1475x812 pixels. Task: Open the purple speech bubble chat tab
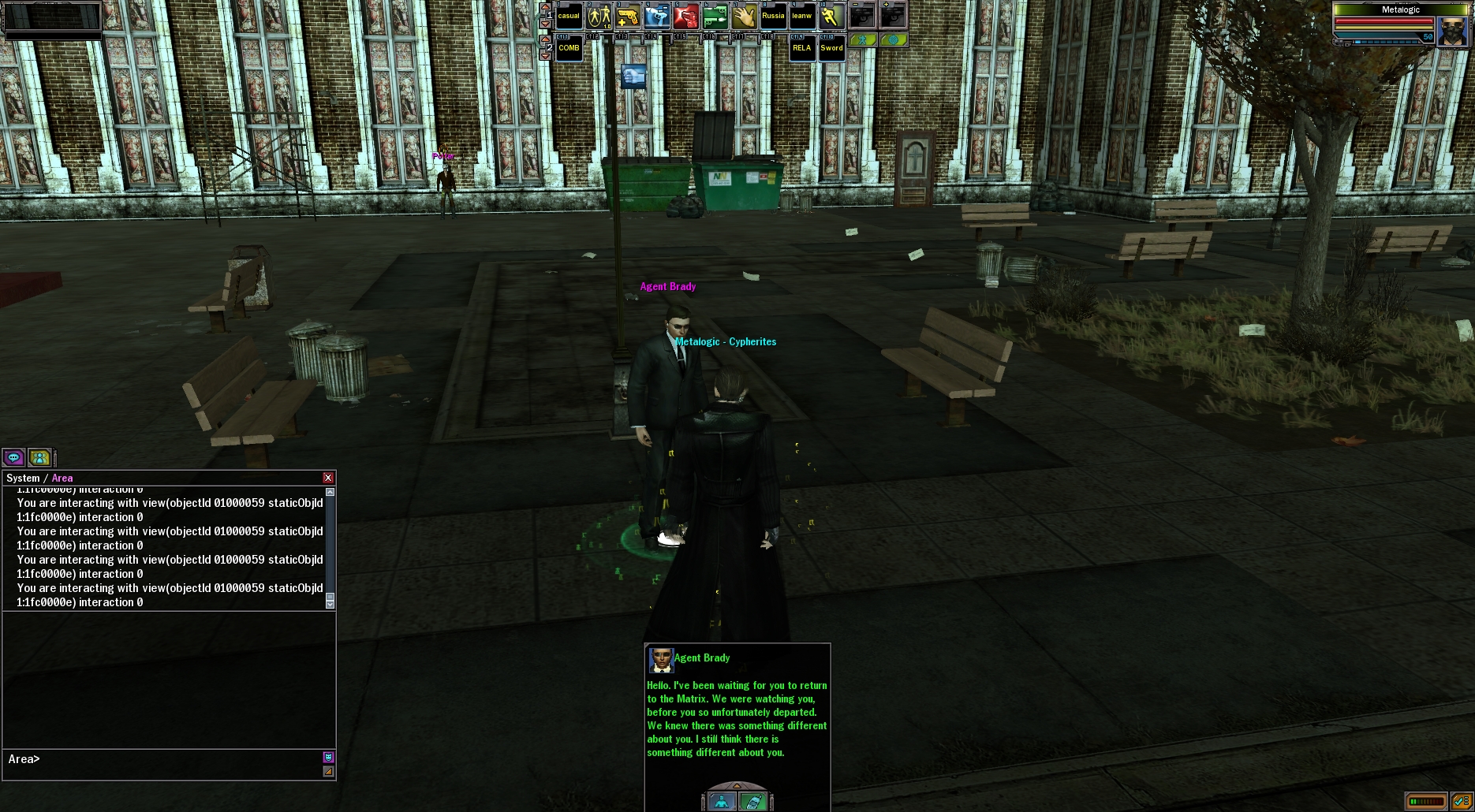(13, 457)
